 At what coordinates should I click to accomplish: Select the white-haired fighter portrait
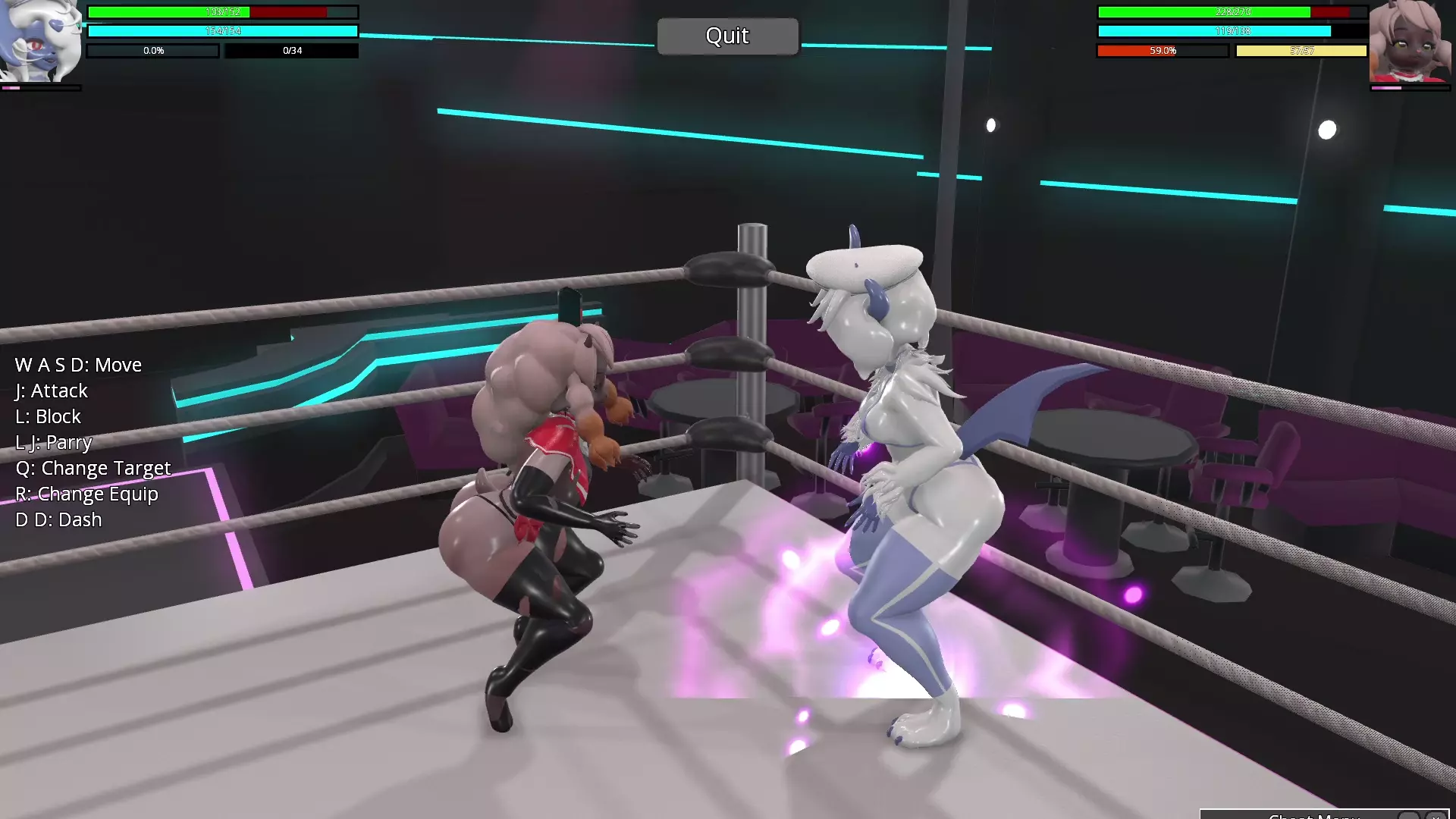pos(41,41)
